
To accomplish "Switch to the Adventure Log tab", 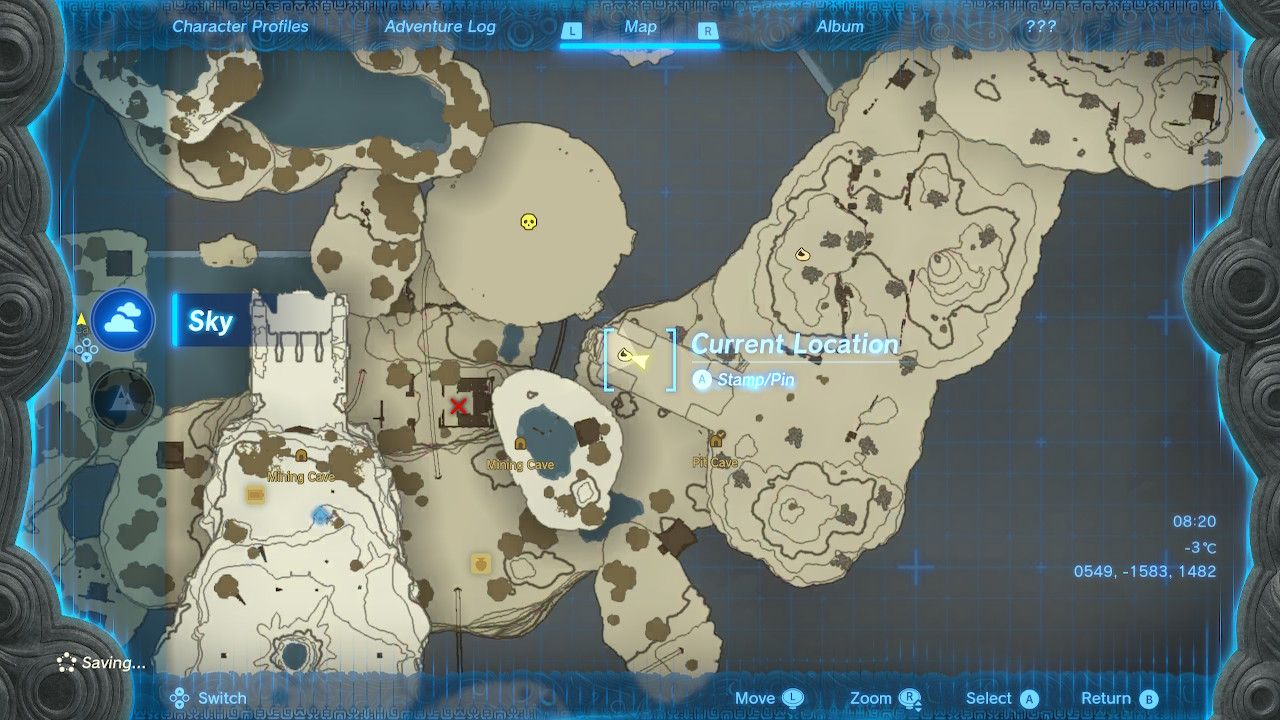I will [440, 27].
